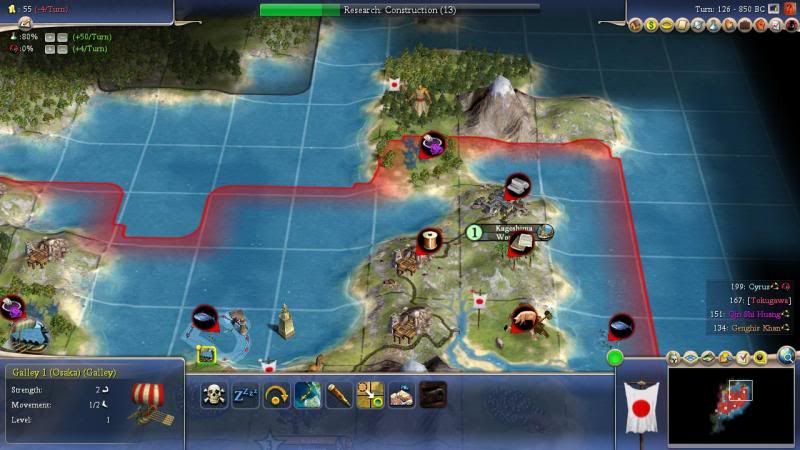
Task: Open the research bar showing Construction
Action: [x=399, y=9]
